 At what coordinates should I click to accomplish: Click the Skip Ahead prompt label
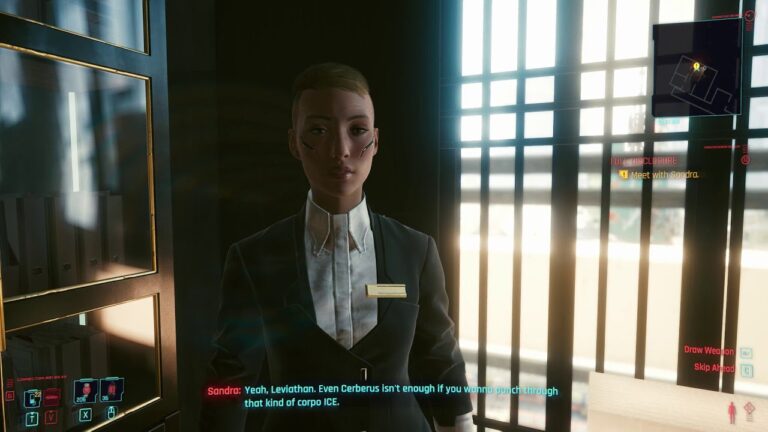[710, 368]
